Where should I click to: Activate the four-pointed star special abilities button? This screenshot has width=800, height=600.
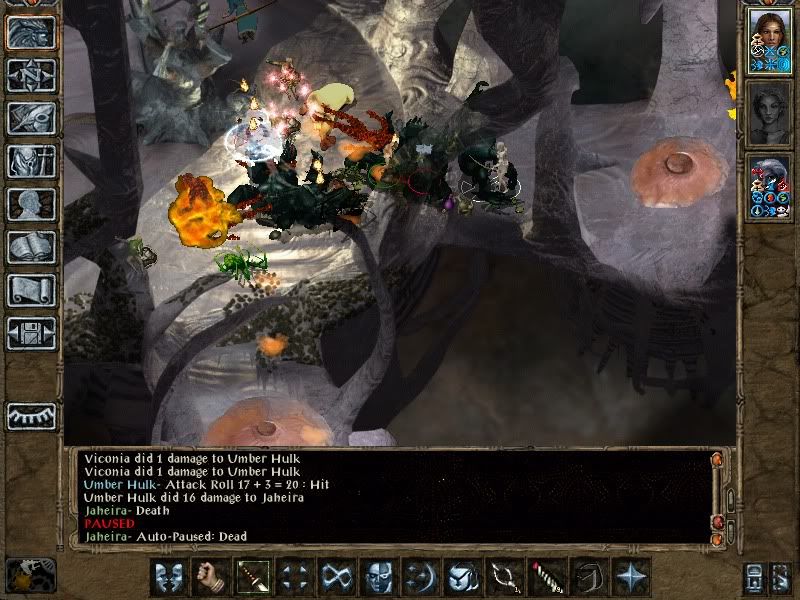pos(630,577)
